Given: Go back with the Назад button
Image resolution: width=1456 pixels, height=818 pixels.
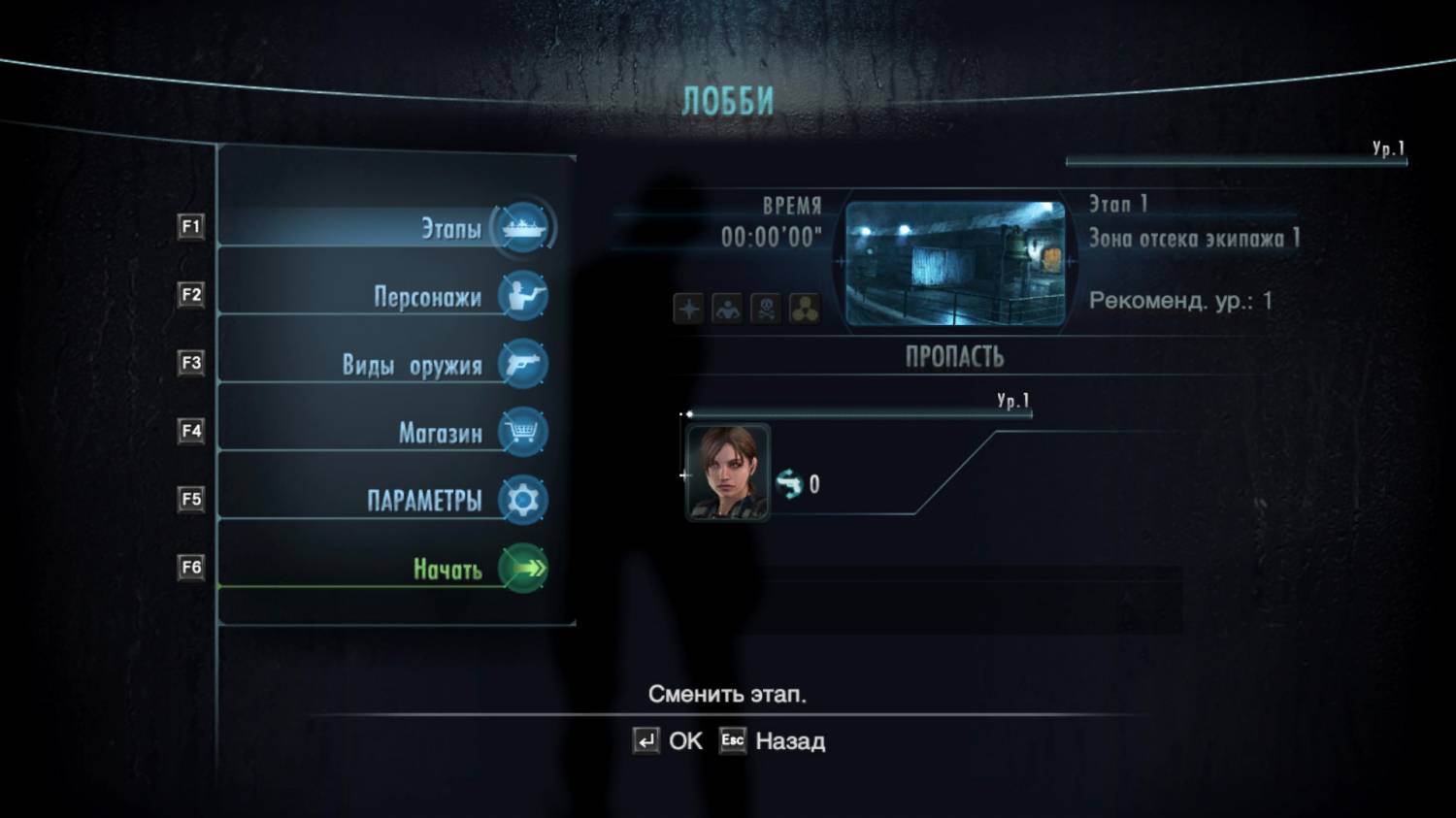Looking at the screenshot, I should [773, 741].
